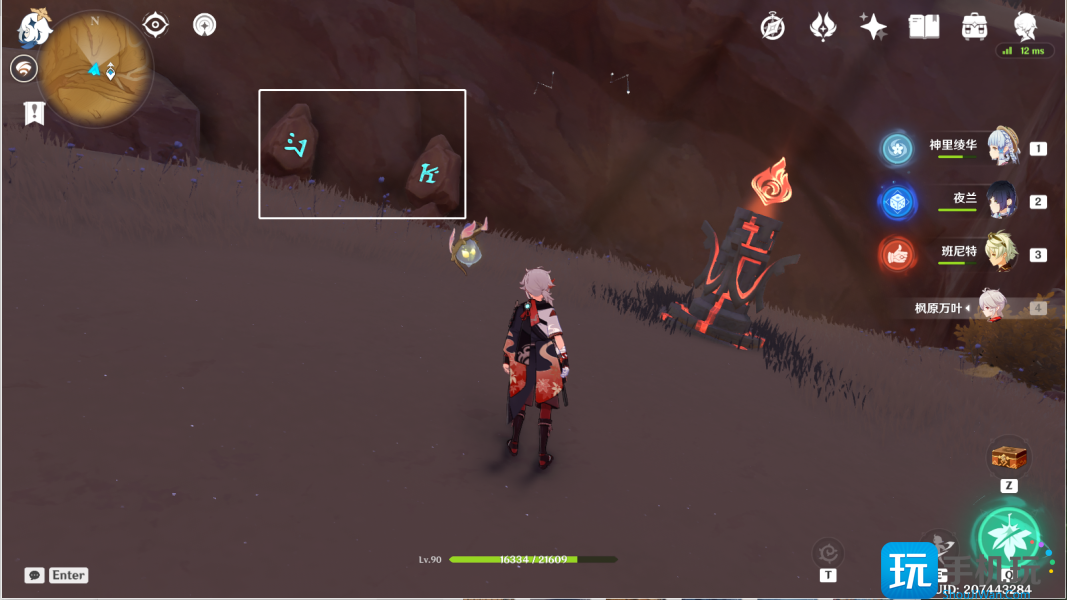Viewport: 1067px width, 600px height.
Task: Open the character profile head icon
Action: pyautogui.click(x=1025, y=26)
